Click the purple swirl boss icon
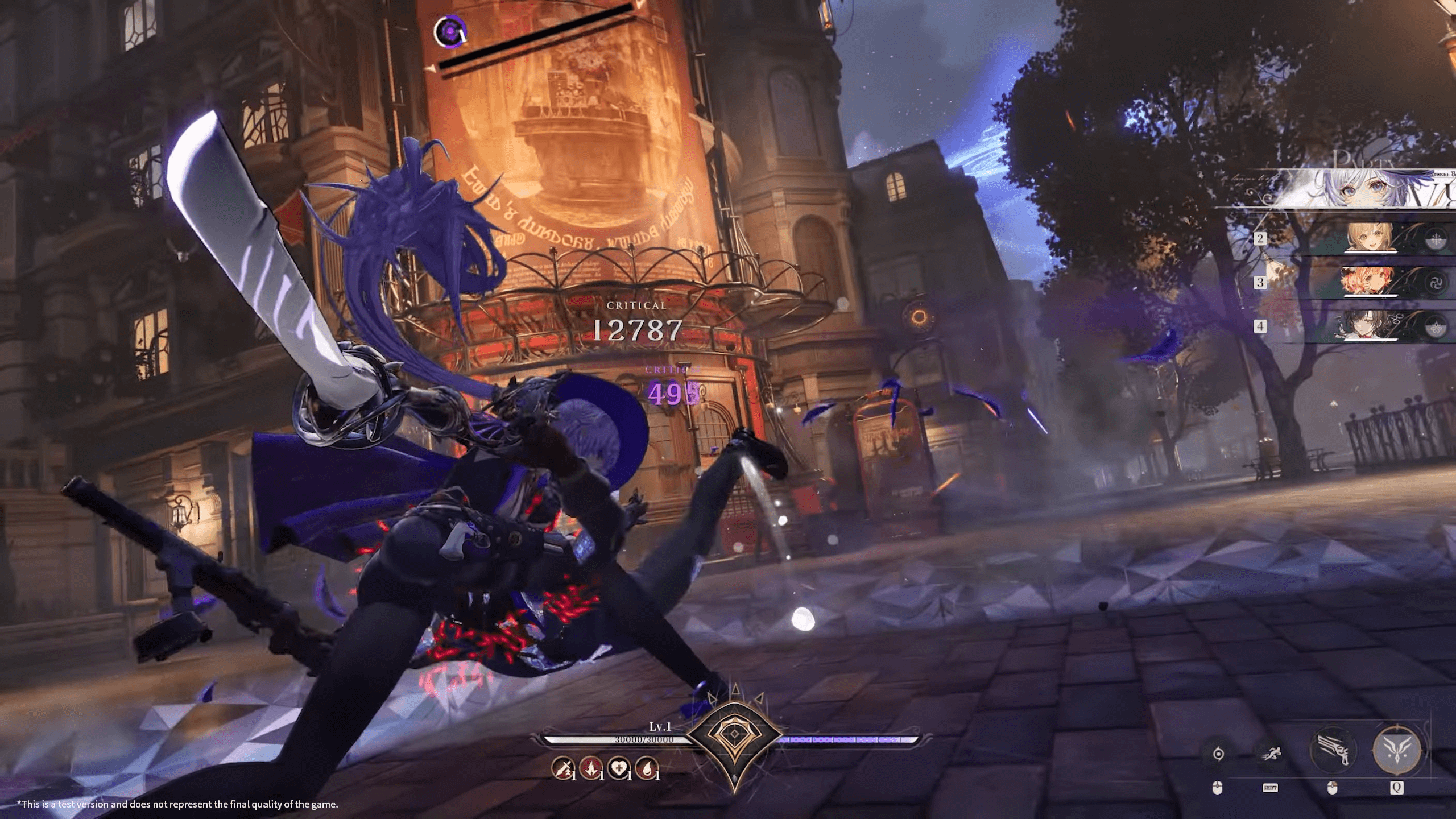This screenshot has width=1456, height=819. pyautogui.click(x=450, y=31)
